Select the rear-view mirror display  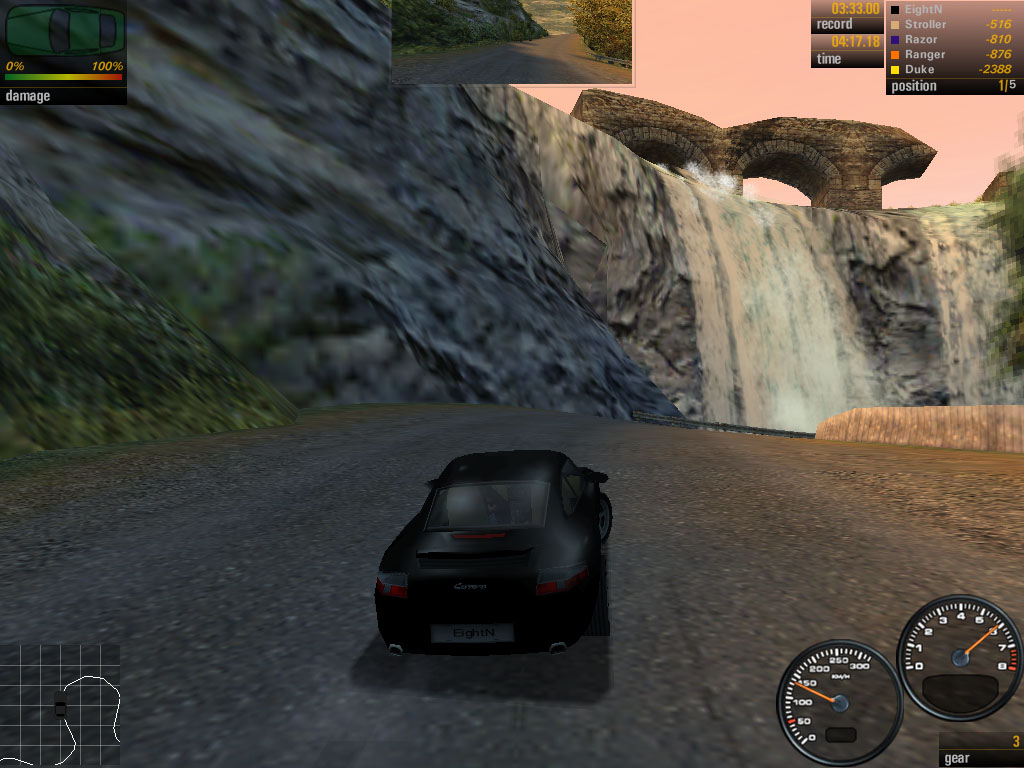coord(511,41)
